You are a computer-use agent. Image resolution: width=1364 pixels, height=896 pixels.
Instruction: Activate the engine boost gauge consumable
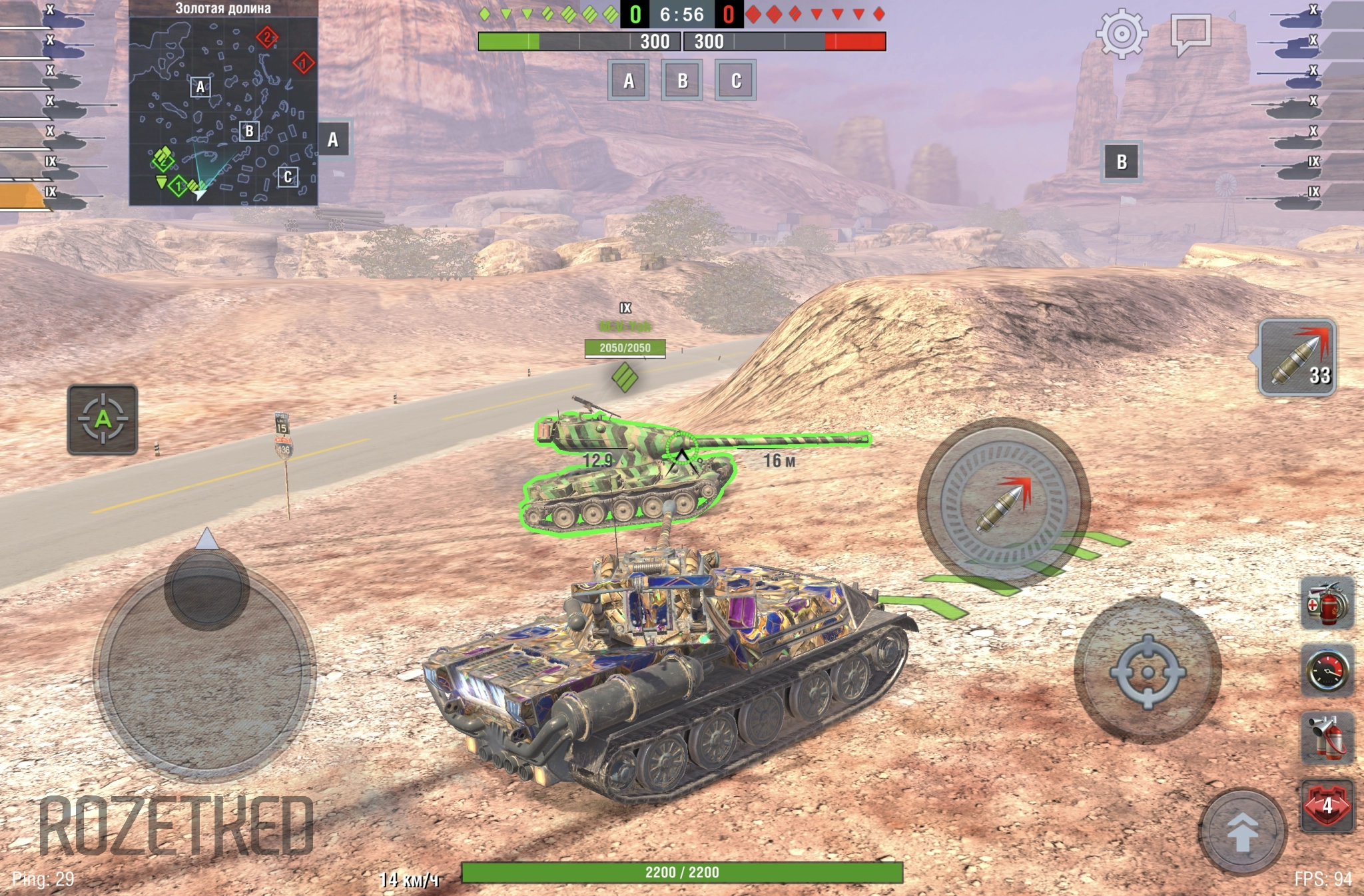click(x=1327, y=670)
